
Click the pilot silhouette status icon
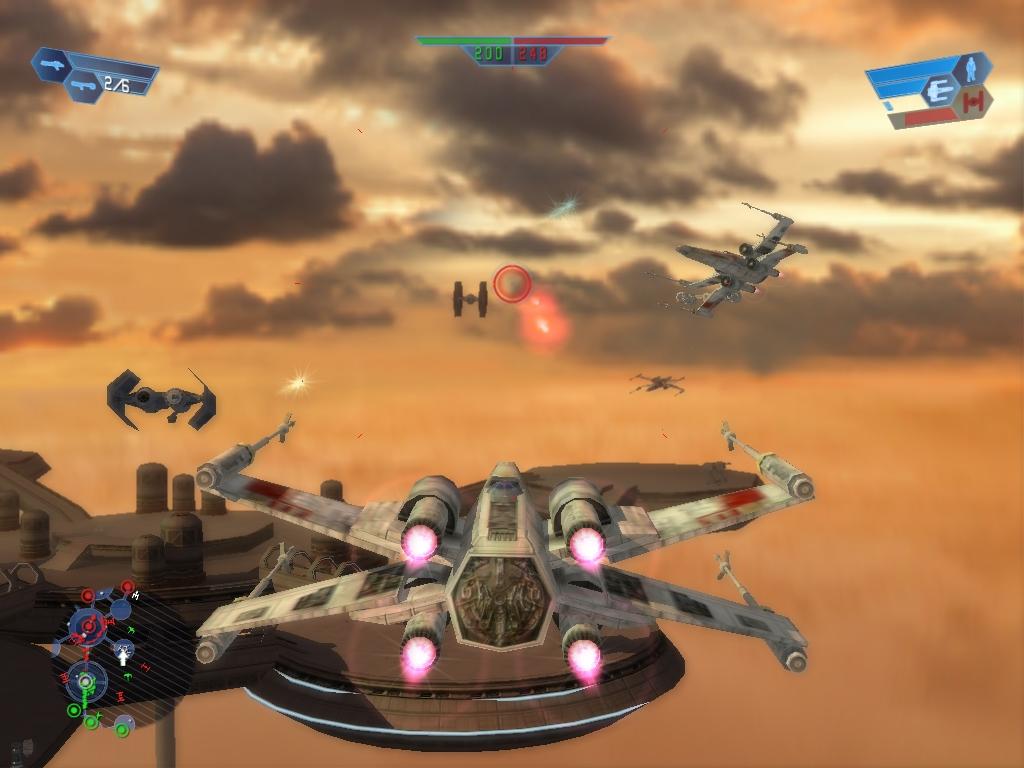point(968,69)
